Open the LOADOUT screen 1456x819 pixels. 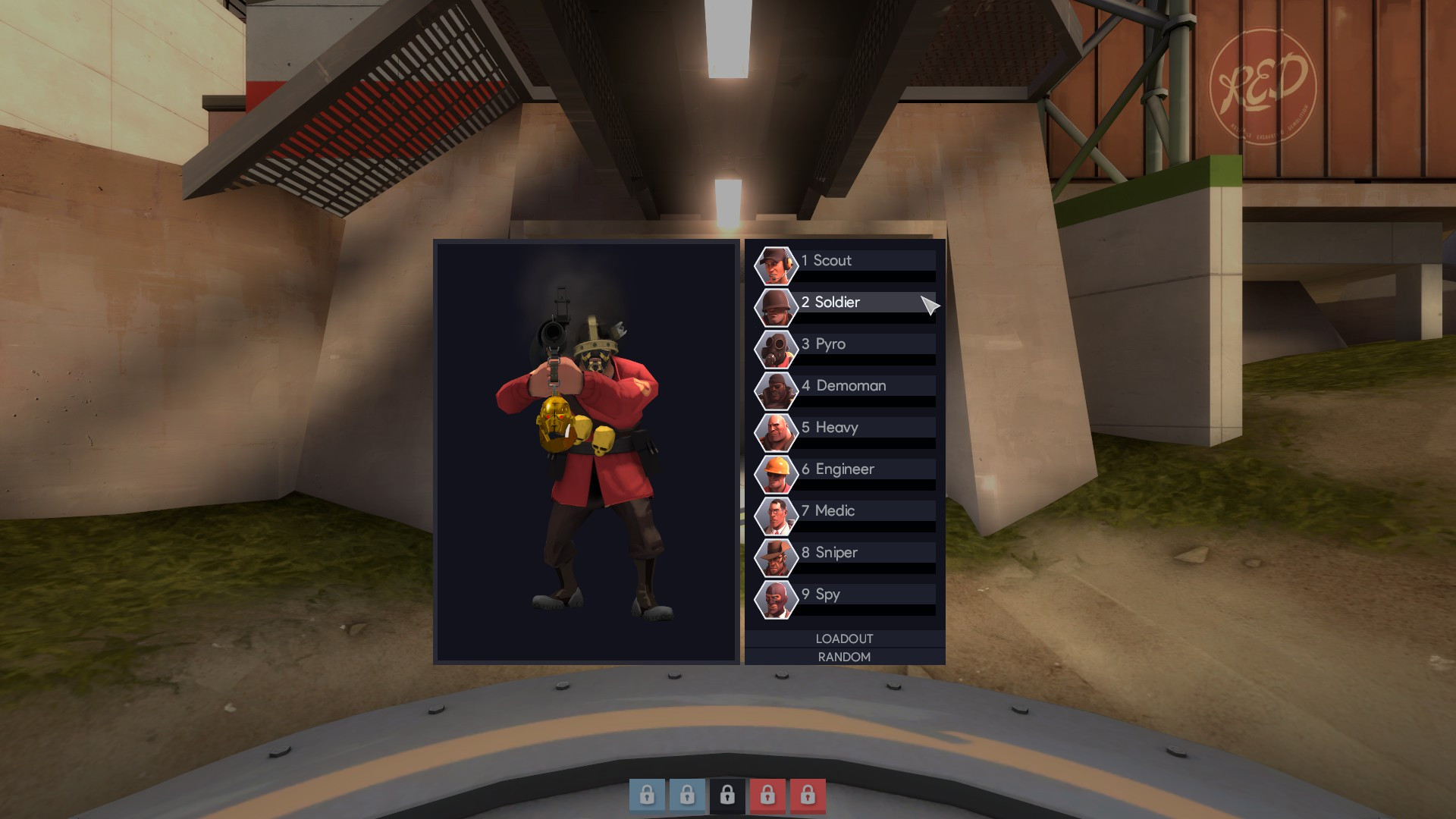844,639
